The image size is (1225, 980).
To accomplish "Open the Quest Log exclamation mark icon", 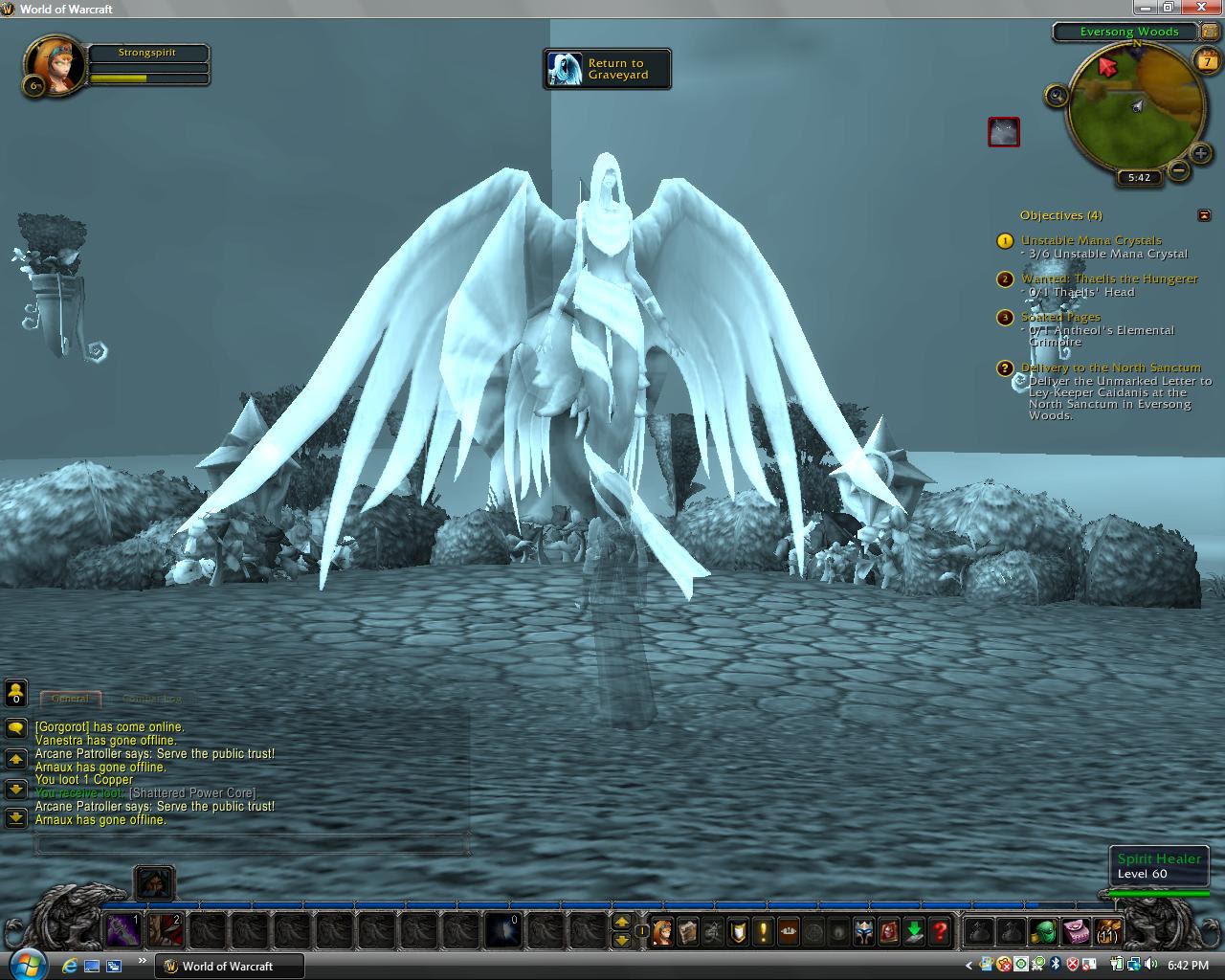I will [763, 931].
